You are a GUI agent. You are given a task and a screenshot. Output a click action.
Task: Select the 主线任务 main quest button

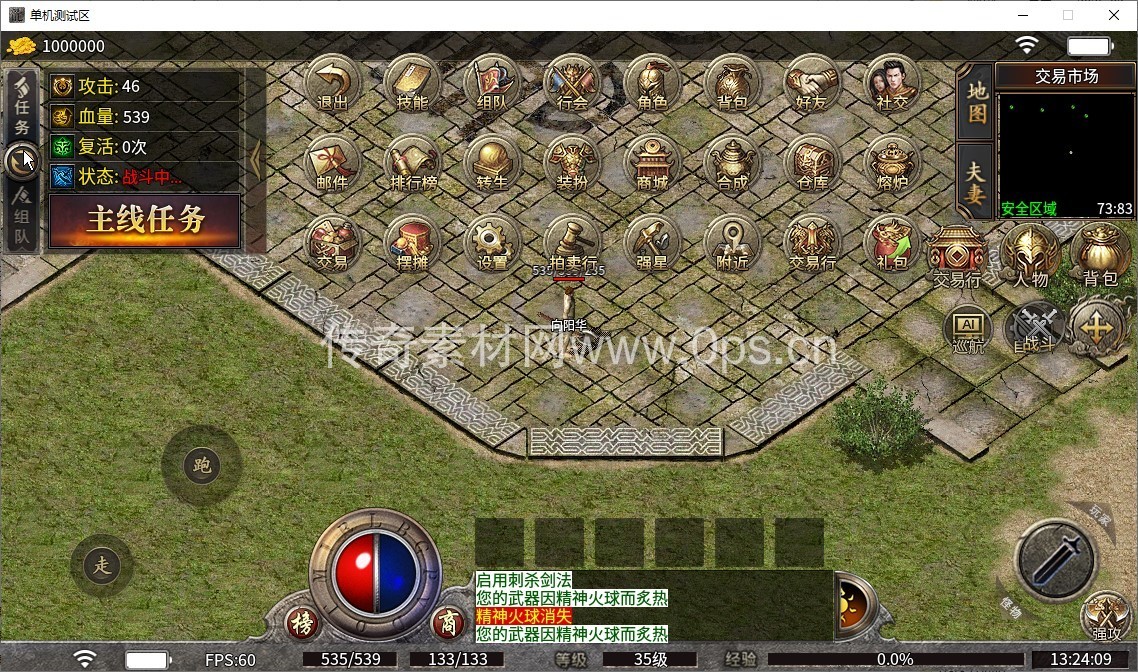click(145, 220)
